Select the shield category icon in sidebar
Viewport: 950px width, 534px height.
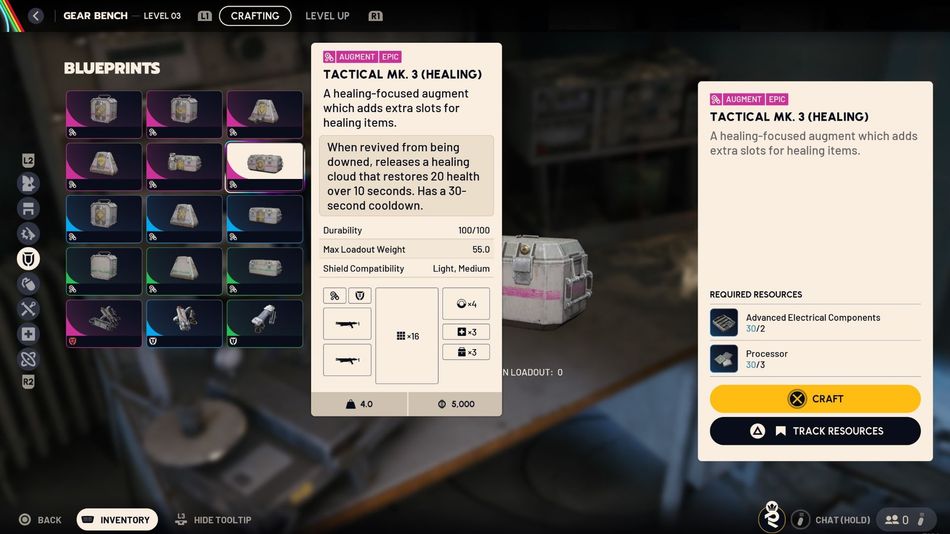[x=29, y=259]
